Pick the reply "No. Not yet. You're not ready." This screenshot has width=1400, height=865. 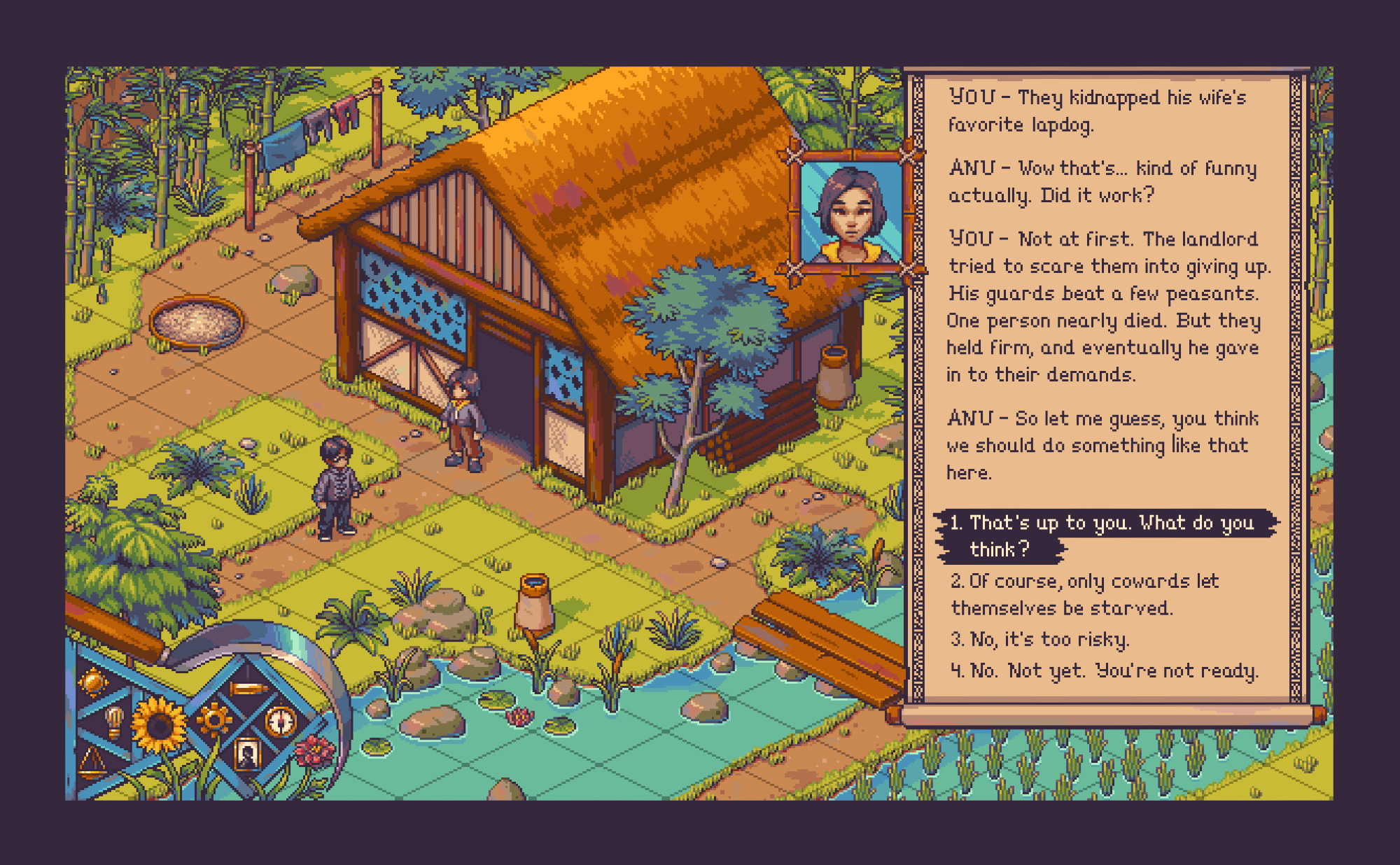(x=1105, y=670)
